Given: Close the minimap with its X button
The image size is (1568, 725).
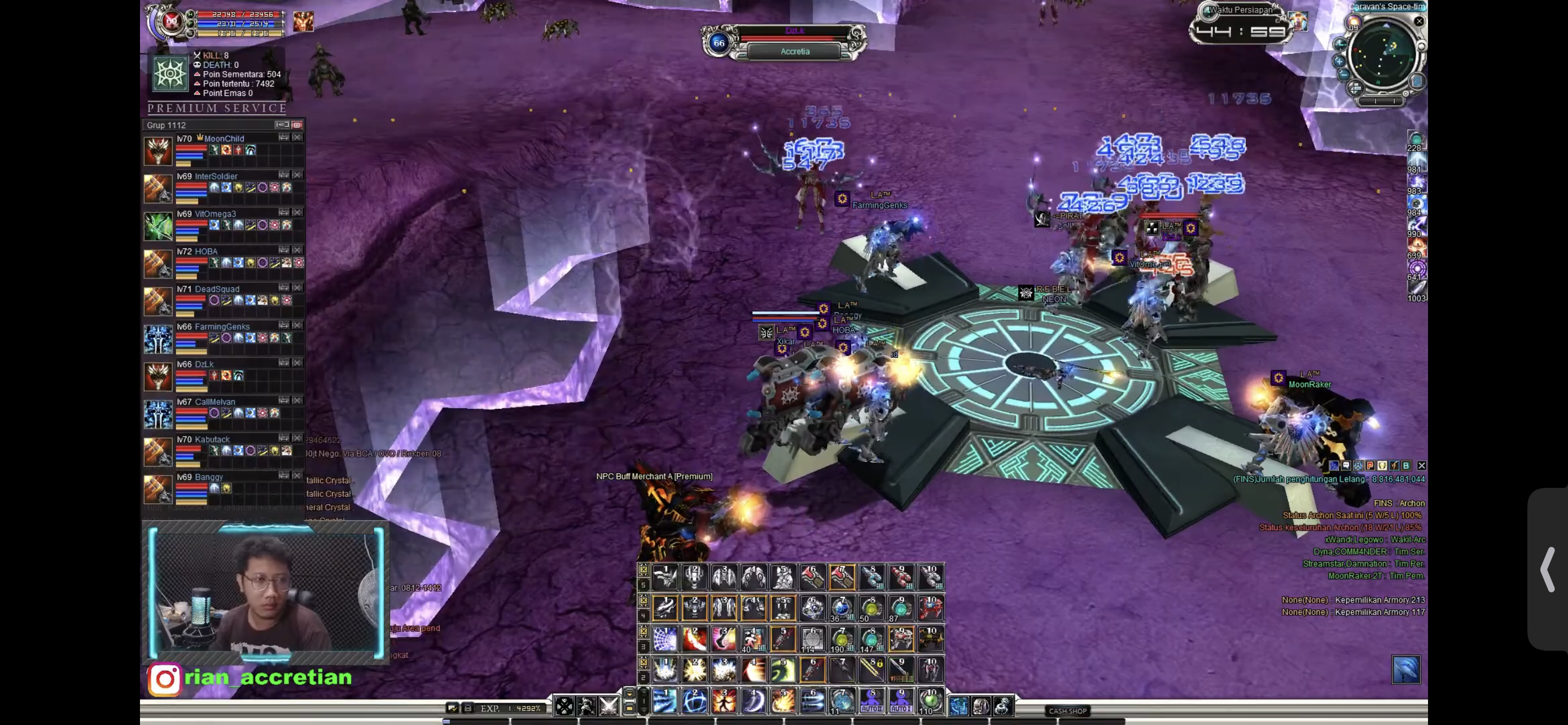Looking at the screenshot, I should (x=1419, y=21).
